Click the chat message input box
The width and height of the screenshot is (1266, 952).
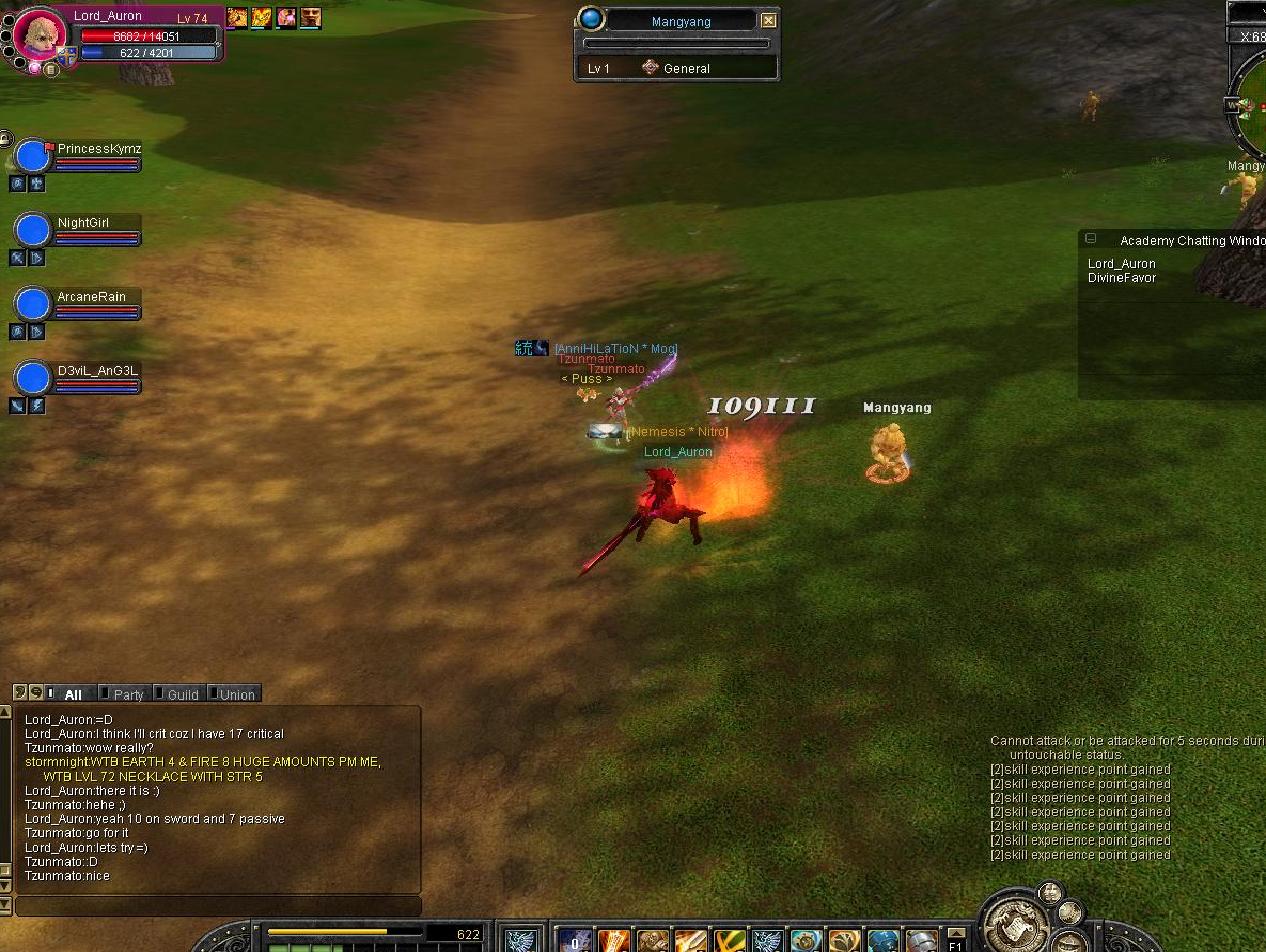tap(218, 906)
